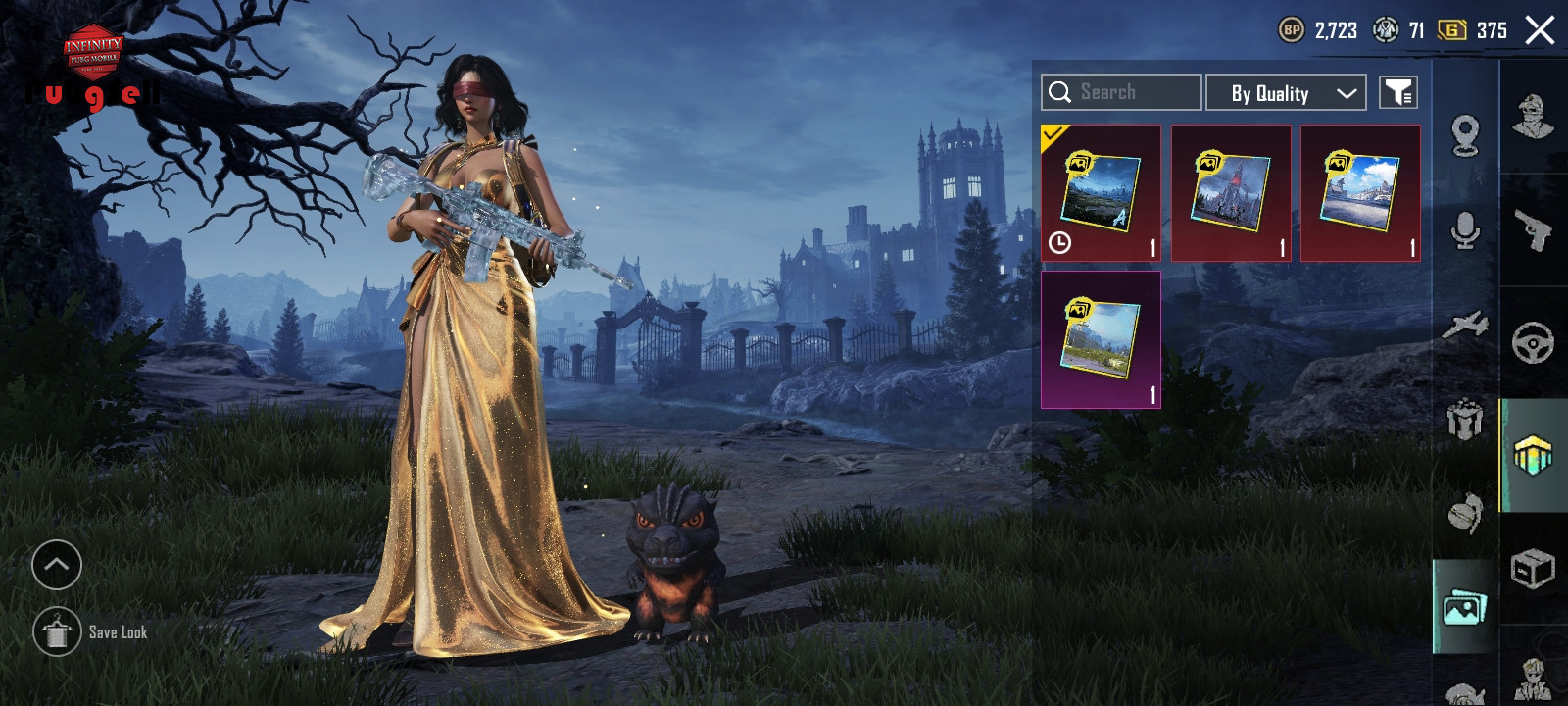Select the equipped night field background

coord(1101,193)
